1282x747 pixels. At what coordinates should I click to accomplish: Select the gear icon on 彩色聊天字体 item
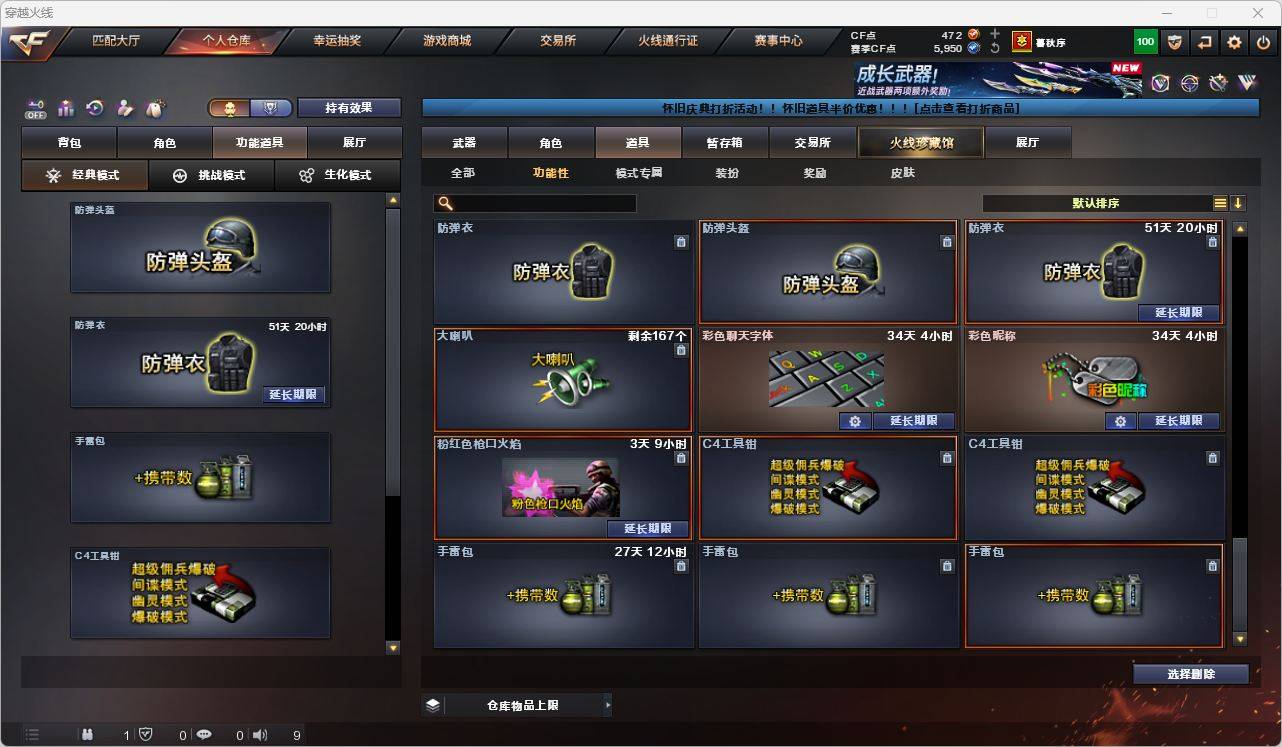pyautogui.click(x=856, y=422)
